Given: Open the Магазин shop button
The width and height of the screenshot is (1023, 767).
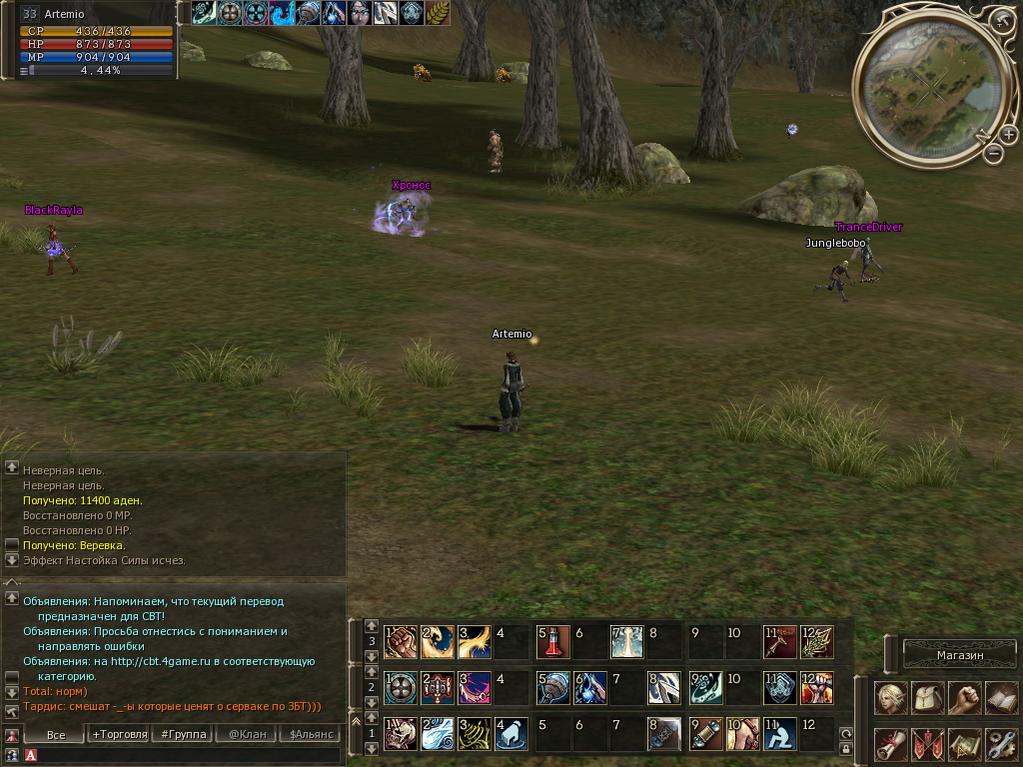Looking at the screenshot, I should [959, 655].
